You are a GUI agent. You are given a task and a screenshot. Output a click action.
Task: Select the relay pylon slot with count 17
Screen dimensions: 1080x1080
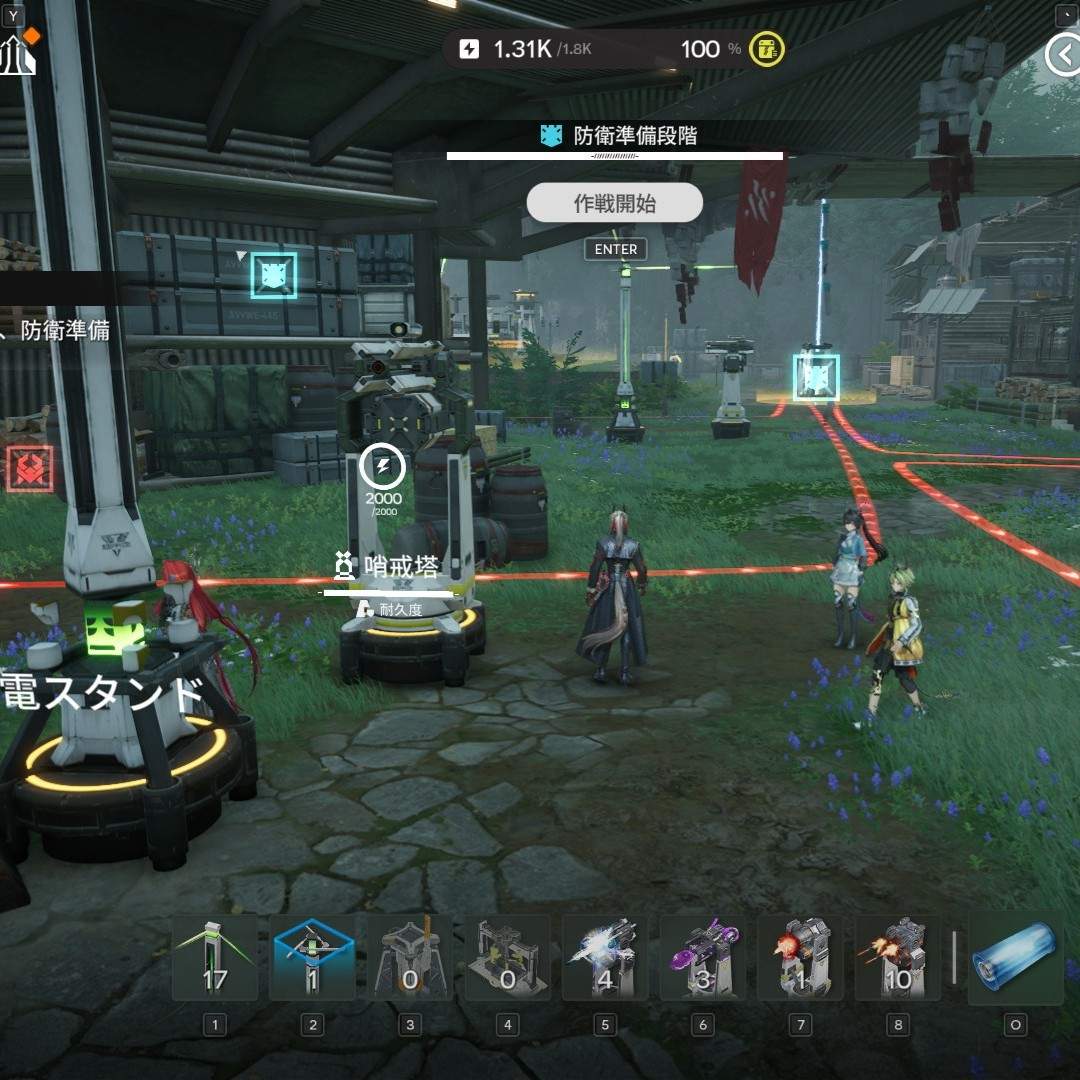tap(214, 959)
